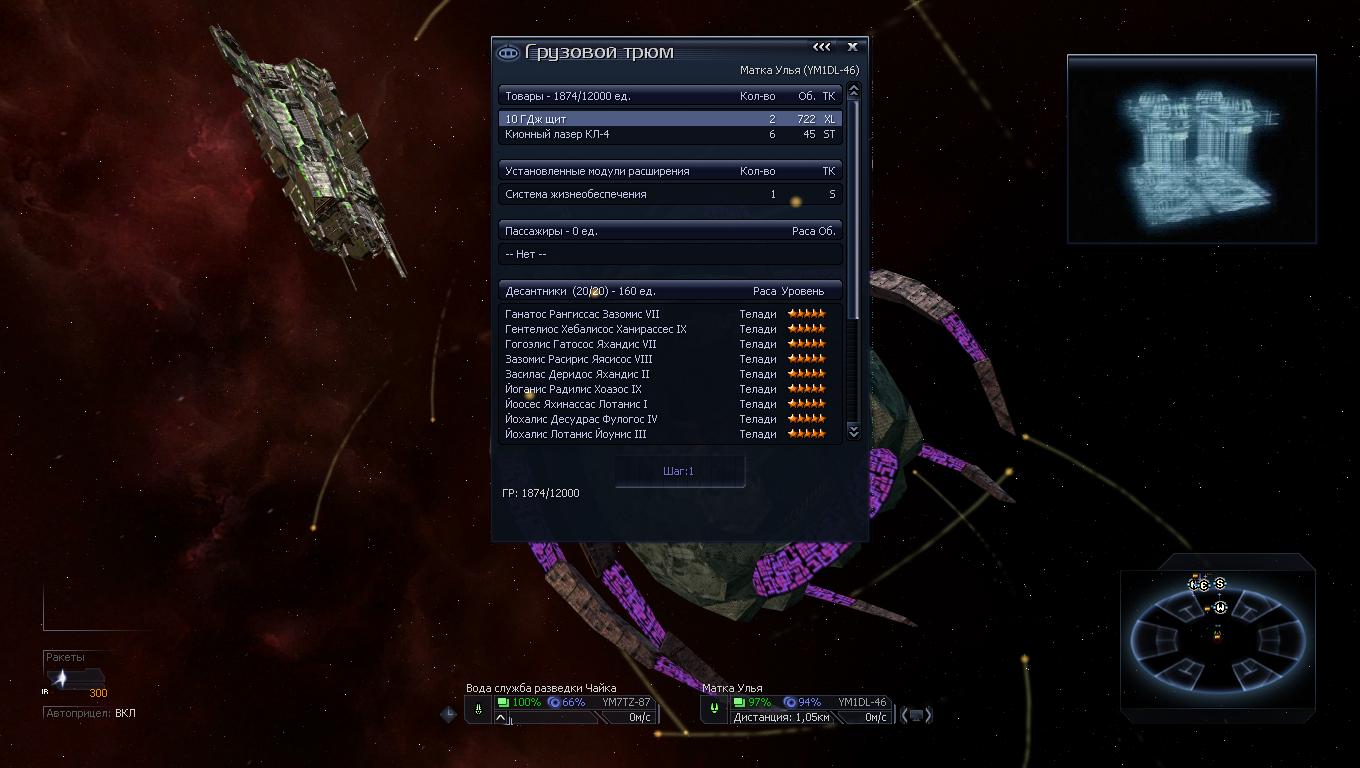Click the player ship icon on status panel

pyautogui.click(x=479, y=709)
